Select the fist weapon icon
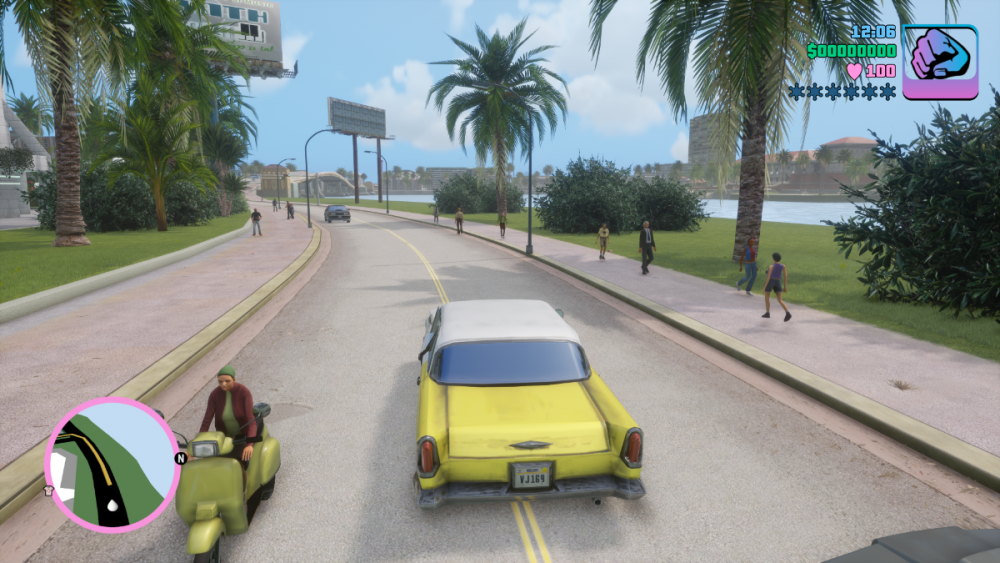 [940, 62]
